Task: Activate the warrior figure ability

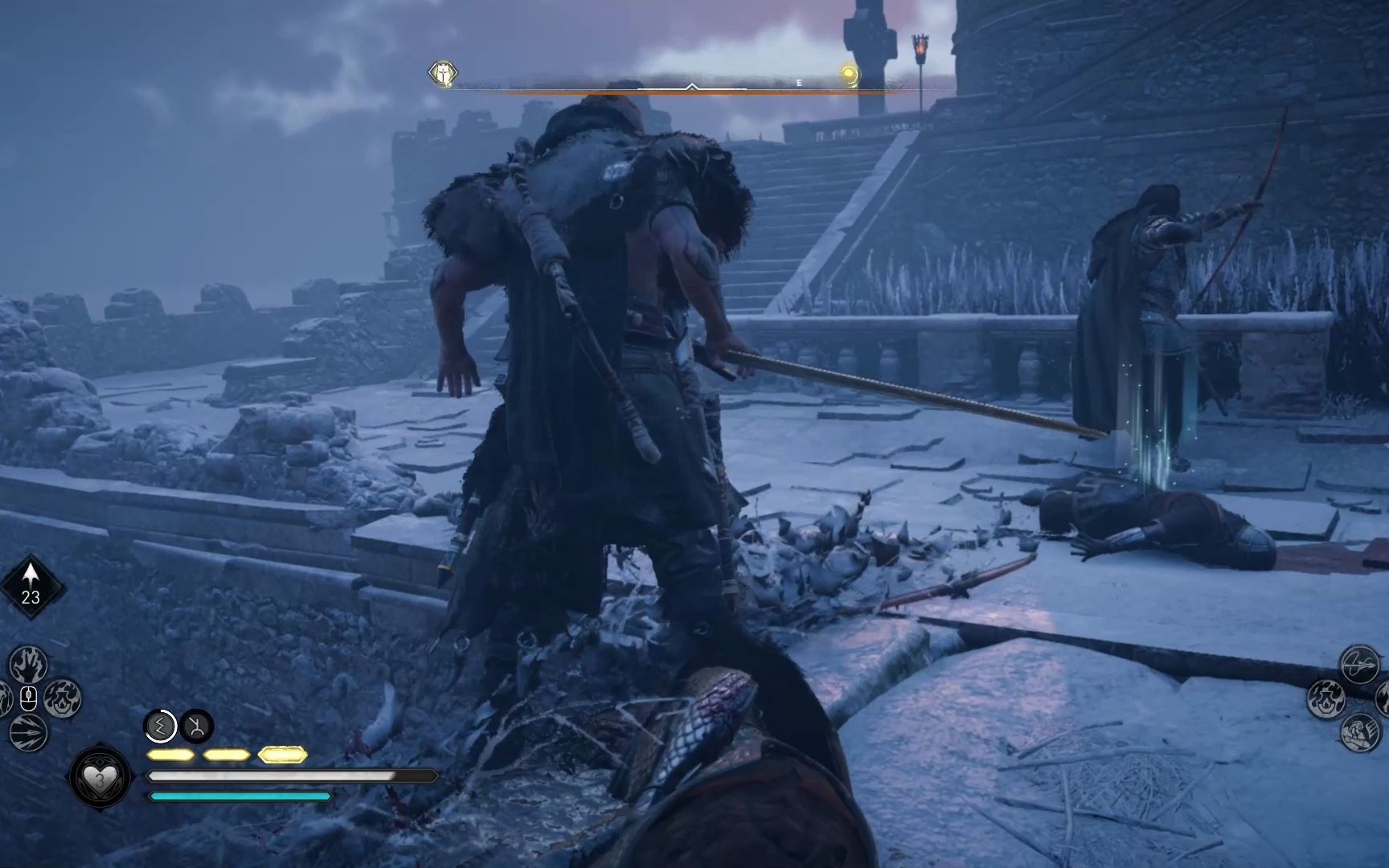Action: pos(1358,732)
